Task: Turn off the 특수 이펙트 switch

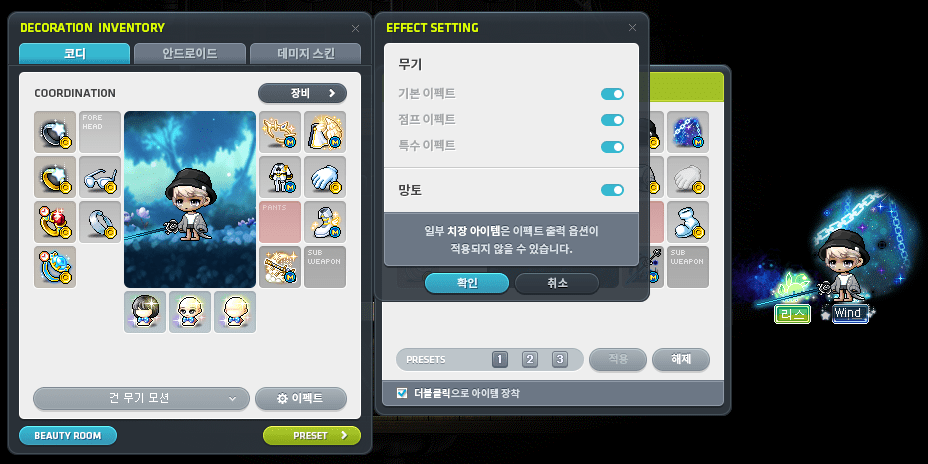Action: pyautogui.click(x=612, y=146)
